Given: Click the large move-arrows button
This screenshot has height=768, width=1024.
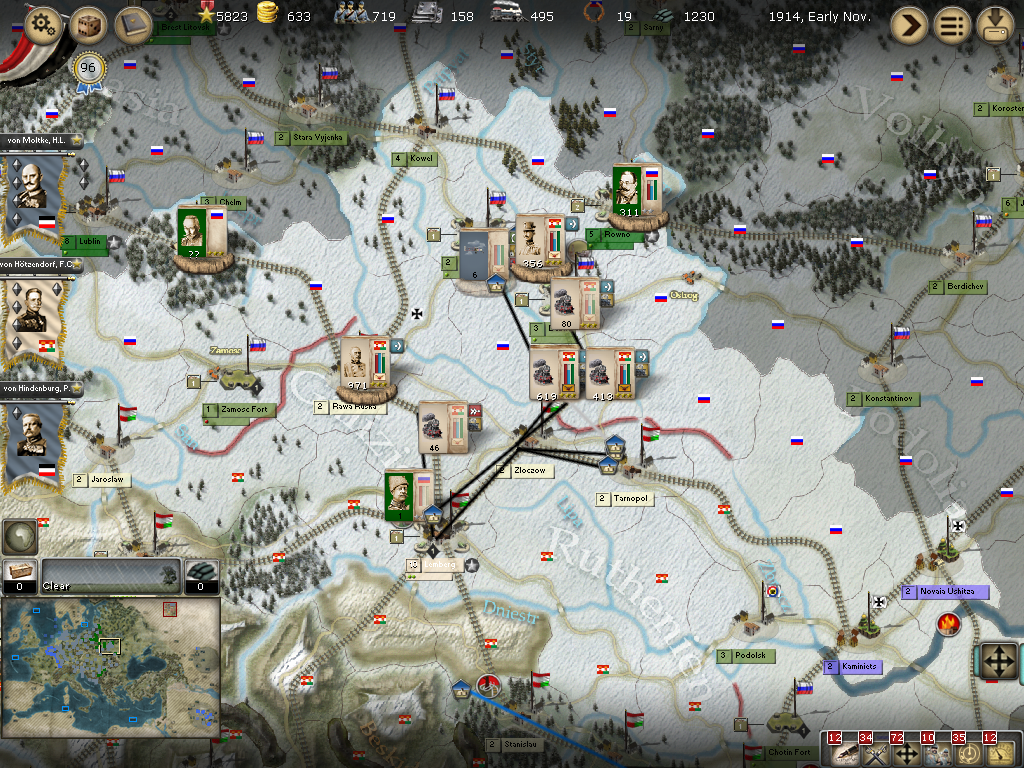Looking at the screenshot, I should (x=996, y=661).
